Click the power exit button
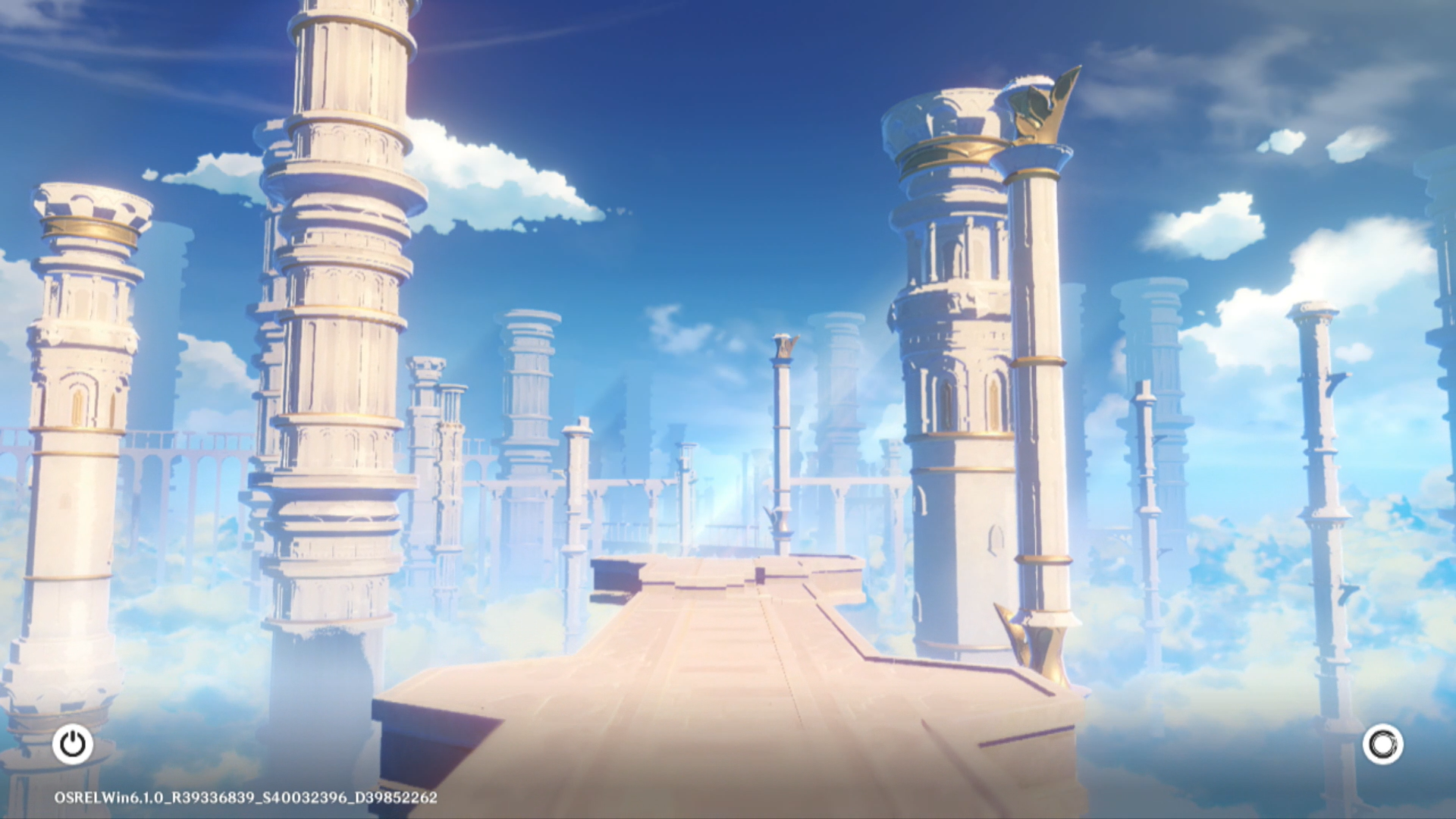Screen dimensions: 1456x819 73,744
